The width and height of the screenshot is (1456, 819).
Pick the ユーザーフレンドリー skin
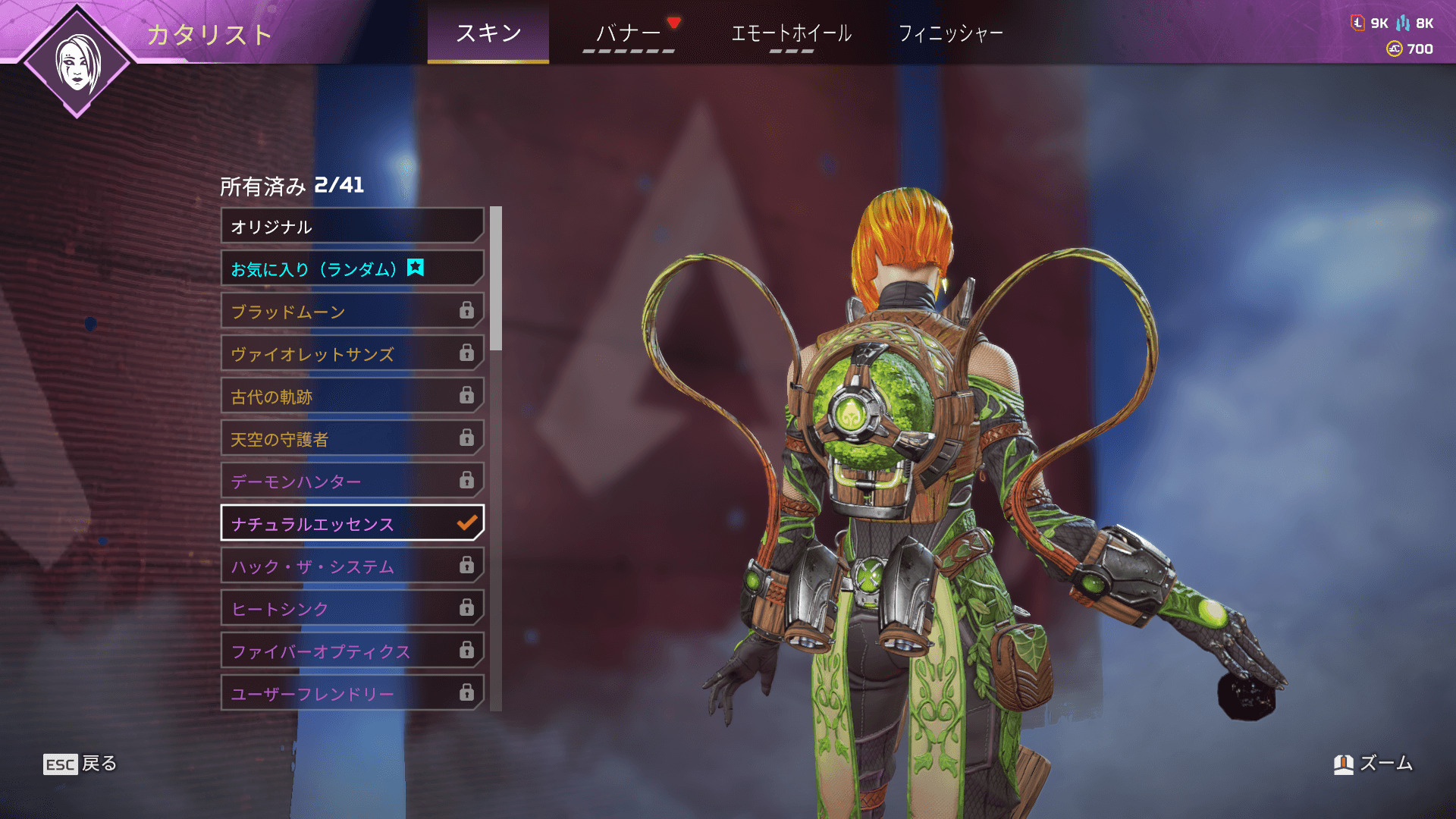click(352, 693)
